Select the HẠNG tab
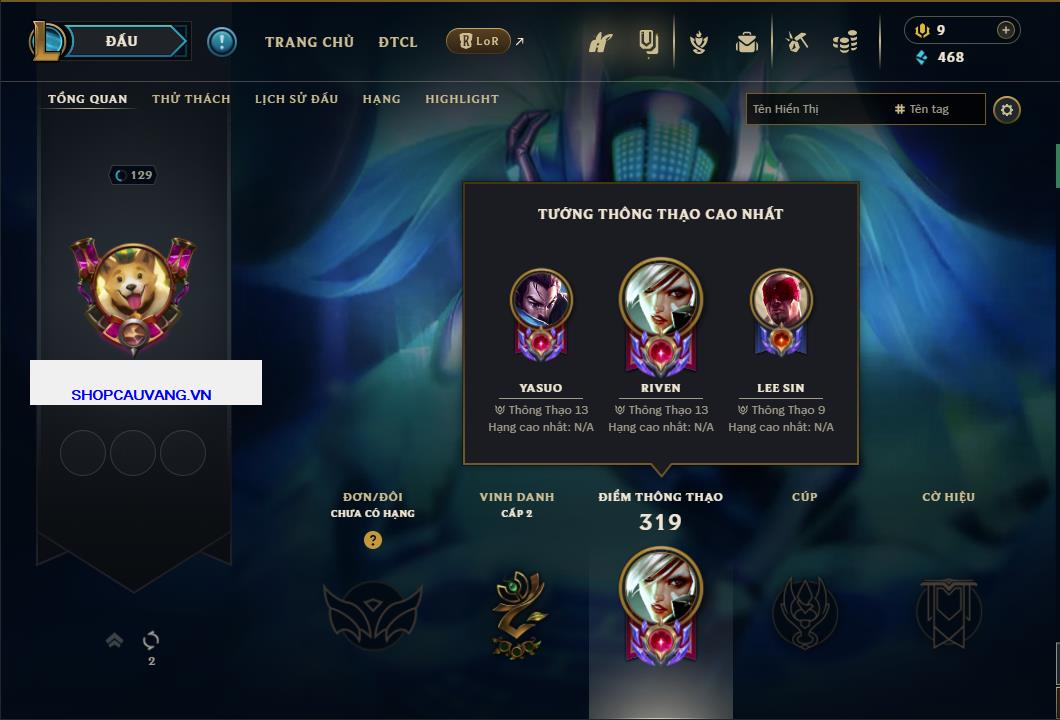The height and width of the screenshot is (720, 1060). tap(381, 99)
